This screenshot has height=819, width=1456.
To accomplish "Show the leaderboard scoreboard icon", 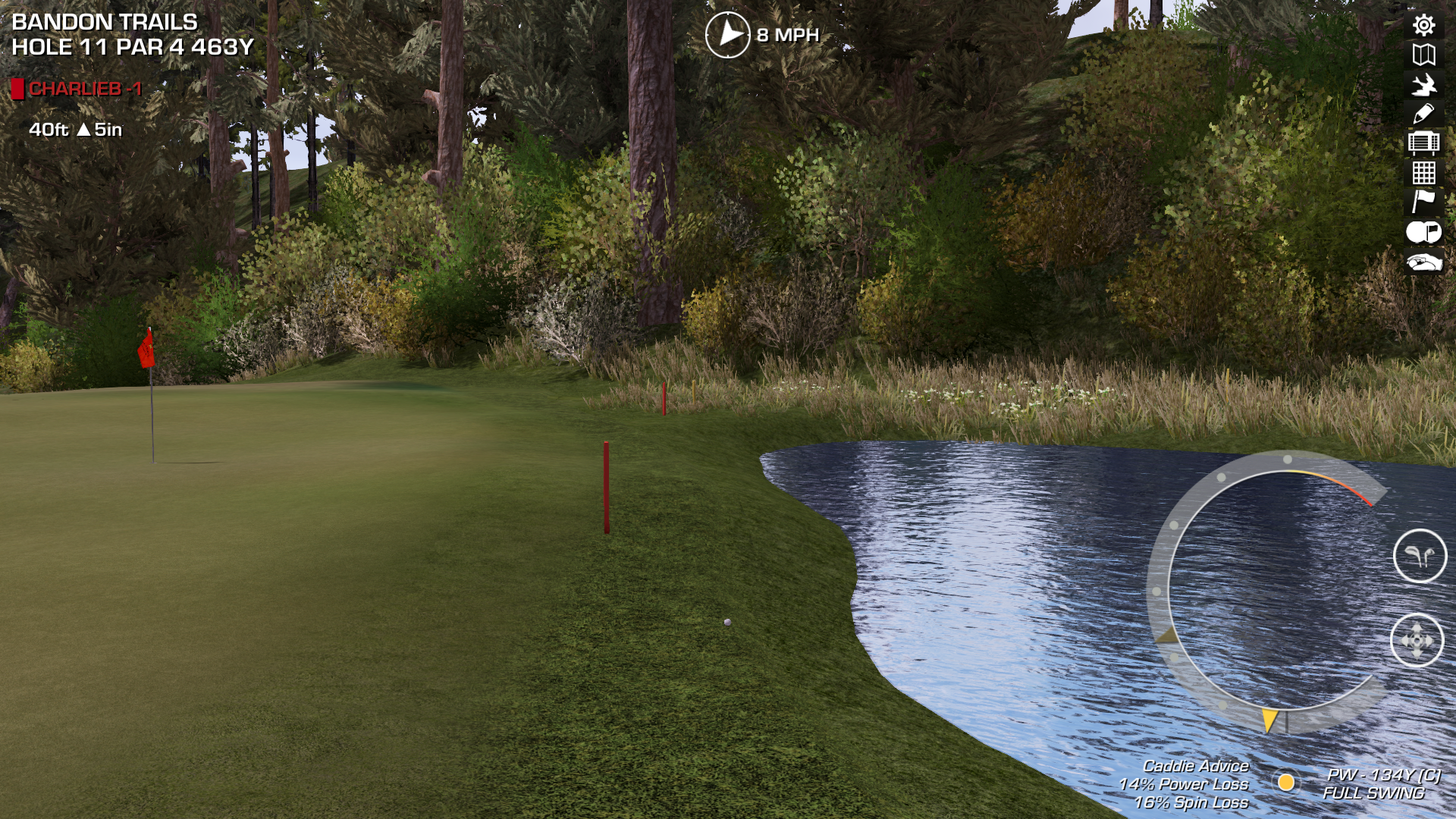I will [1423, 143].
